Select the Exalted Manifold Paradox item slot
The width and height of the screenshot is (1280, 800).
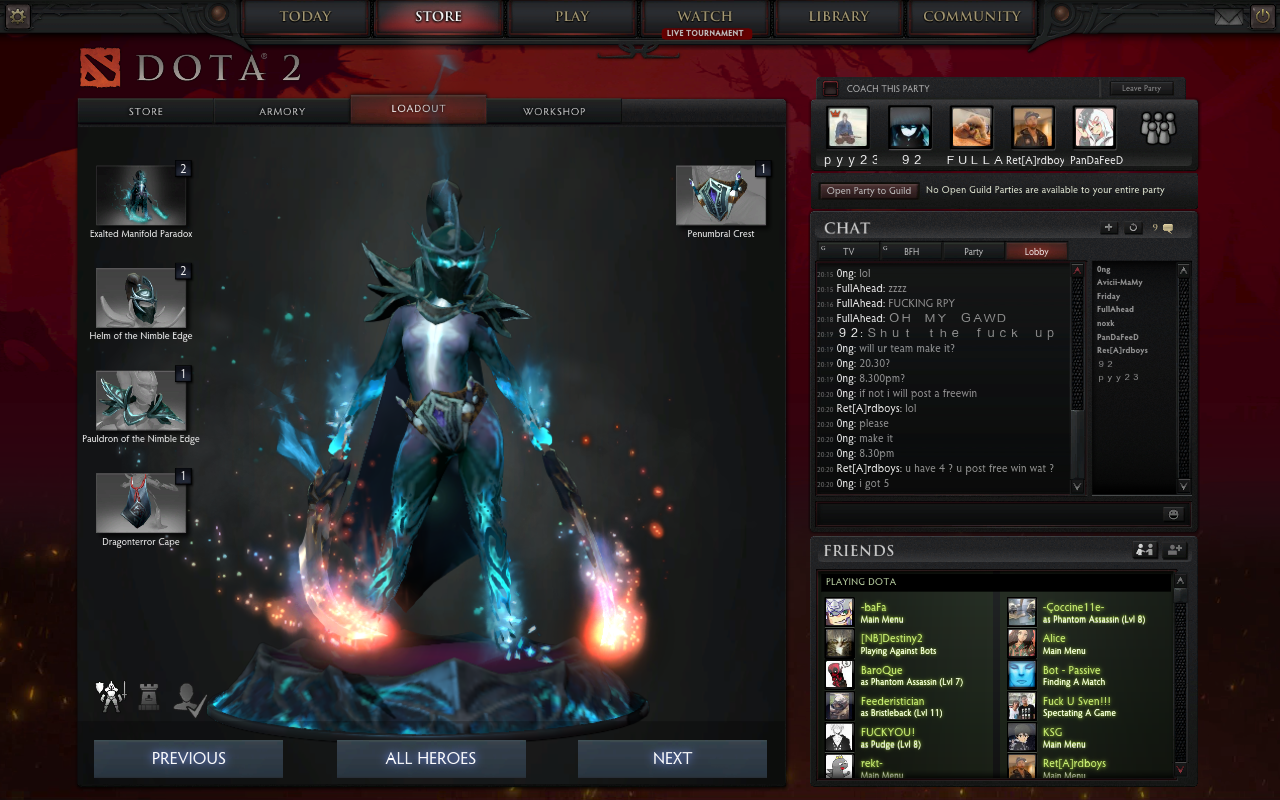(141, 196)
